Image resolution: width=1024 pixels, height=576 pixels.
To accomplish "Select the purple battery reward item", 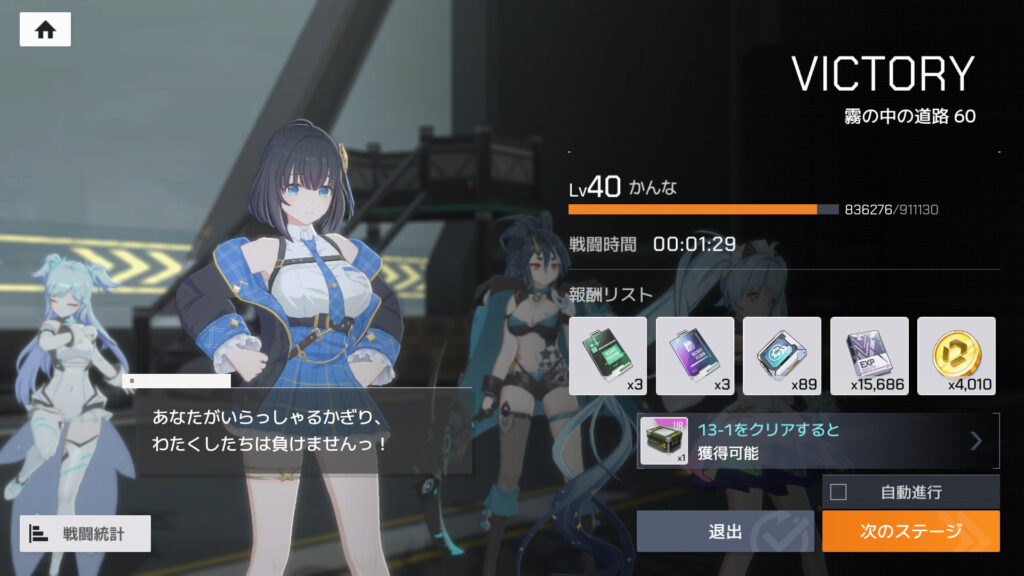I will click(695, 355).
